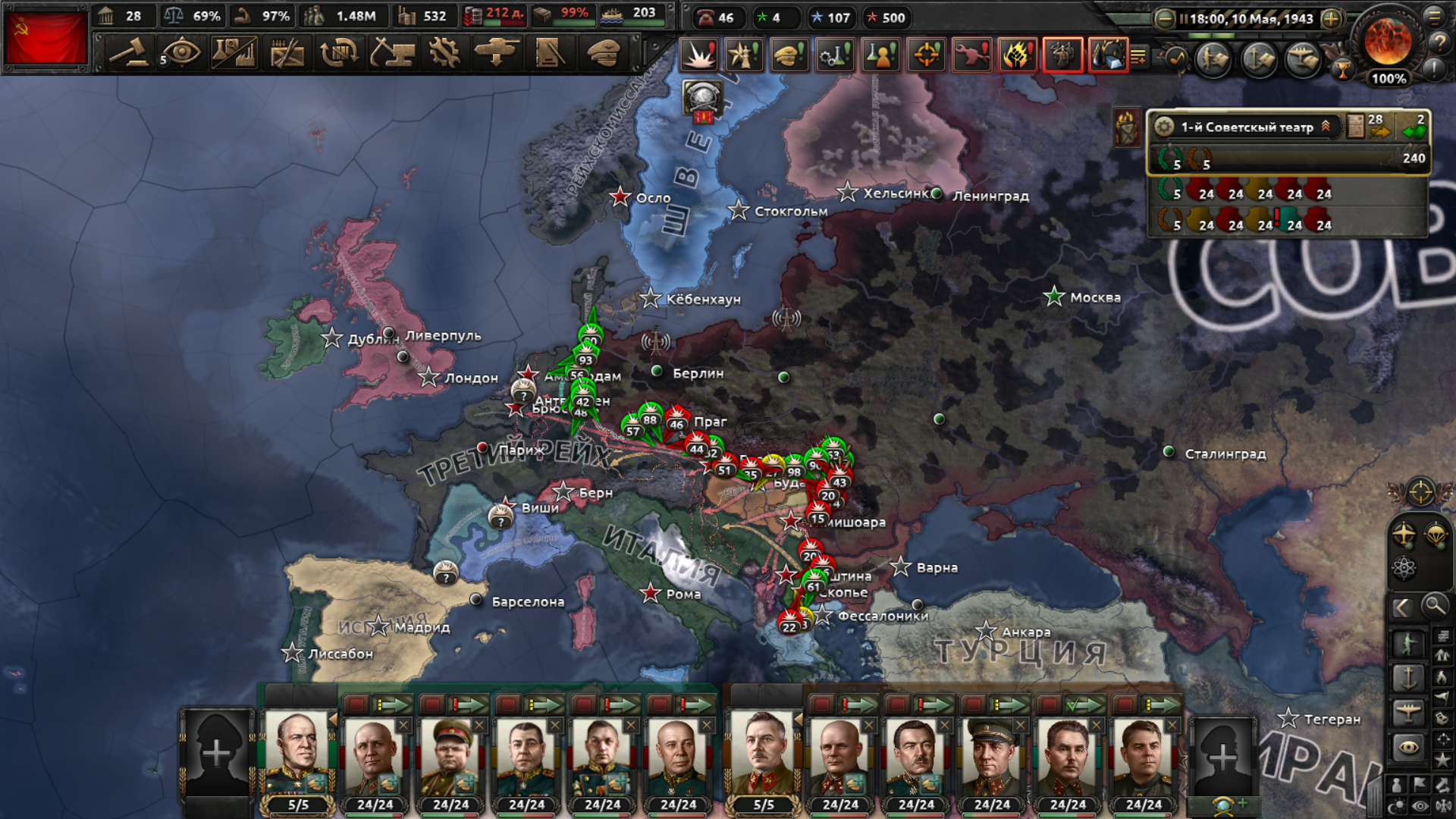Open the Research flask menu
This screenshot has height=819, width=1456.
point(234,53)
